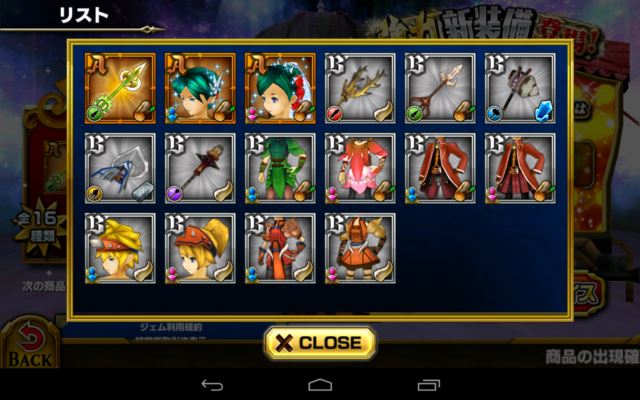Viewport: 640px width, 400px height.
Task: Select the orange armor with pink gender marker
Action: point(360,248)
